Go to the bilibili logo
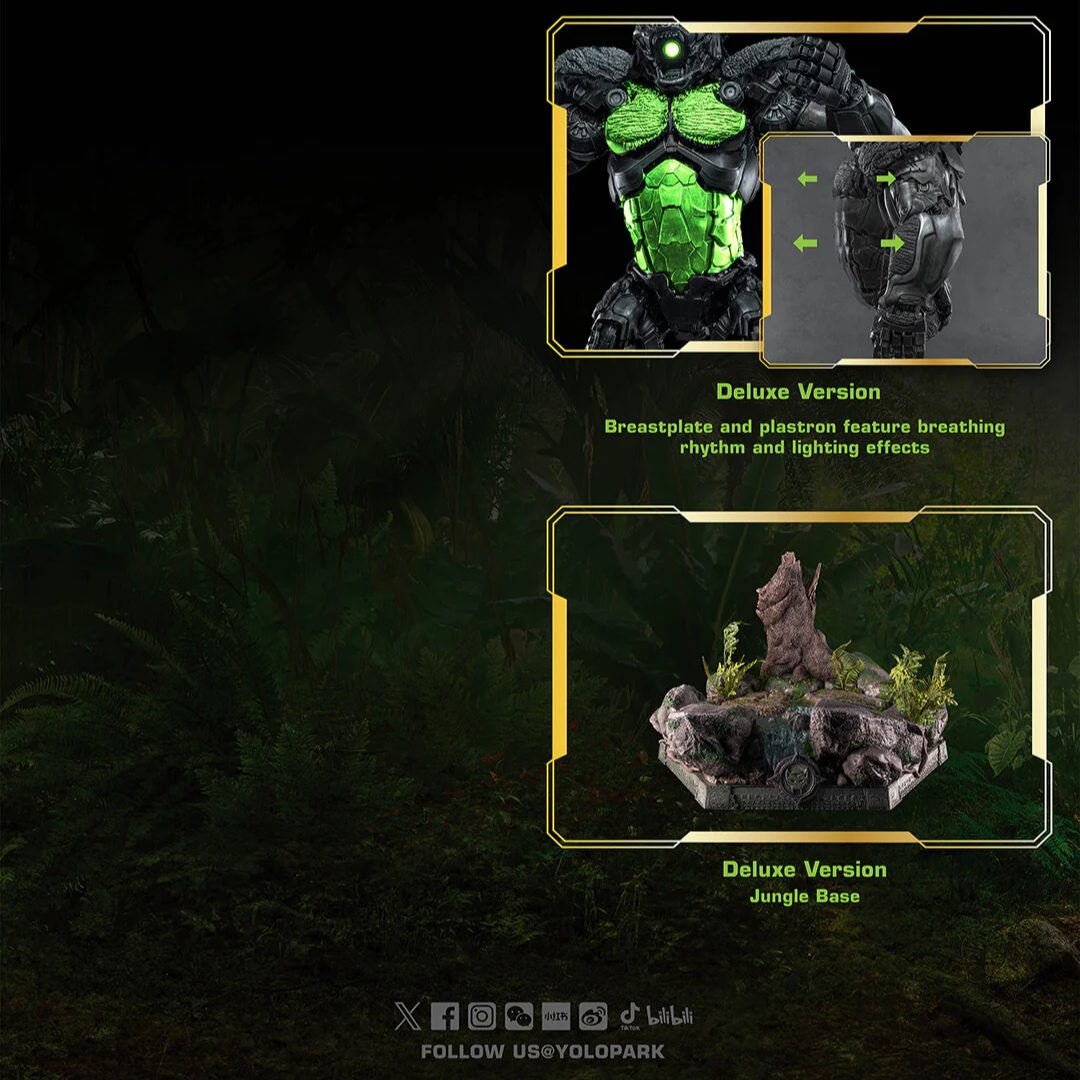The width and height of the screenshot is (1080, 1080). click(670, 1017)
